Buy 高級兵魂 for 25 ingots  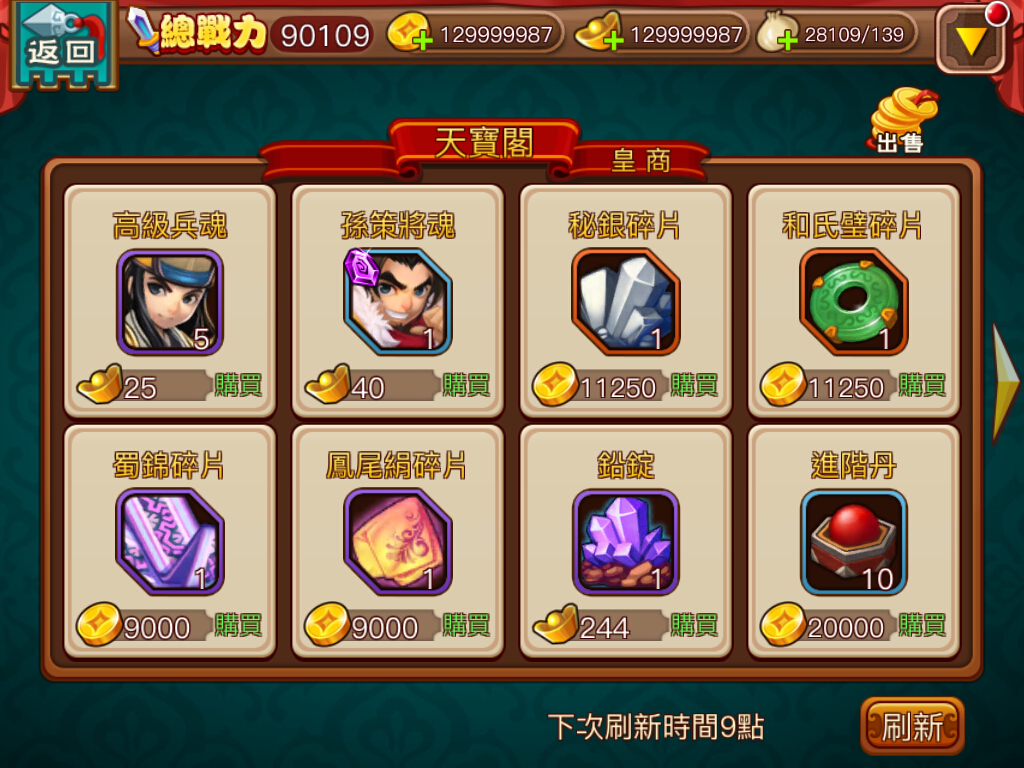(238, 385)
